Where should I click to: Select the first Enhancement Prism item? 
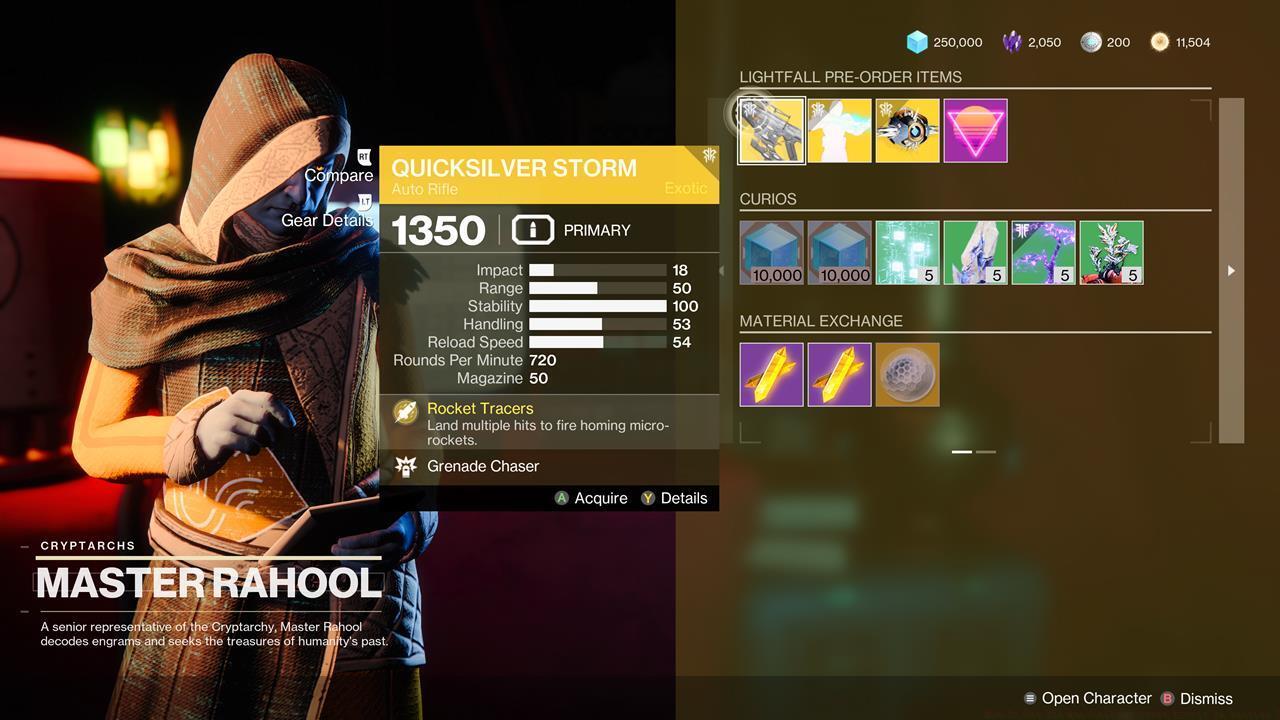(x=771, y=374)
